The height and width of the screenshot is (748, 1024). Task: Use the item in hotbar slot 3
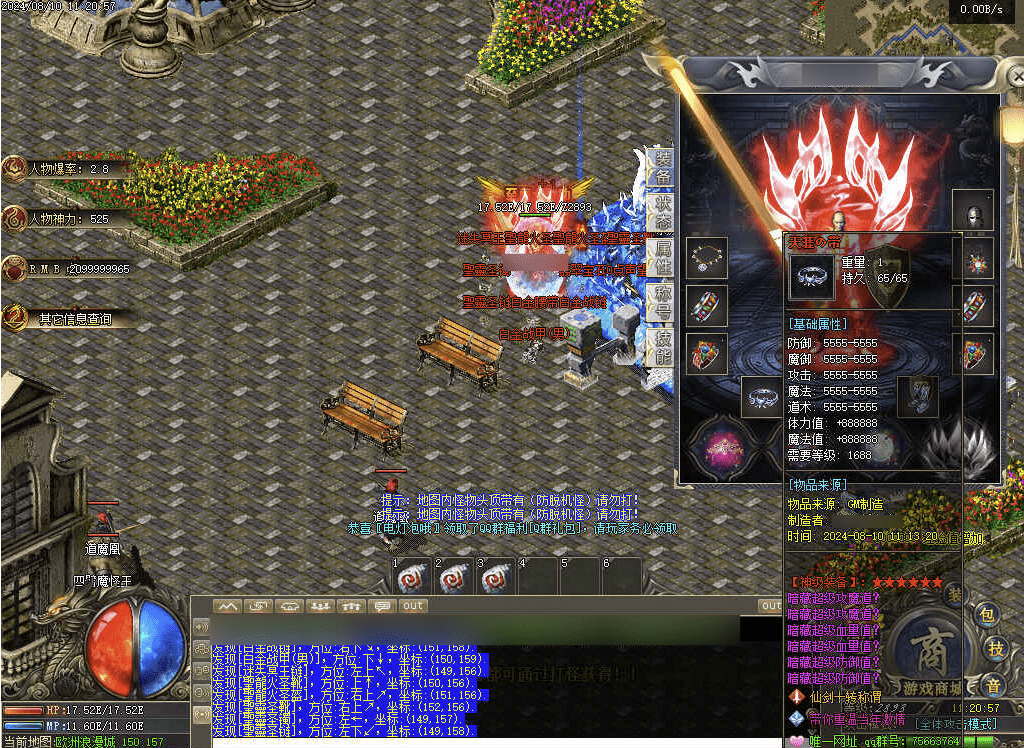click(x=497, y=578)
